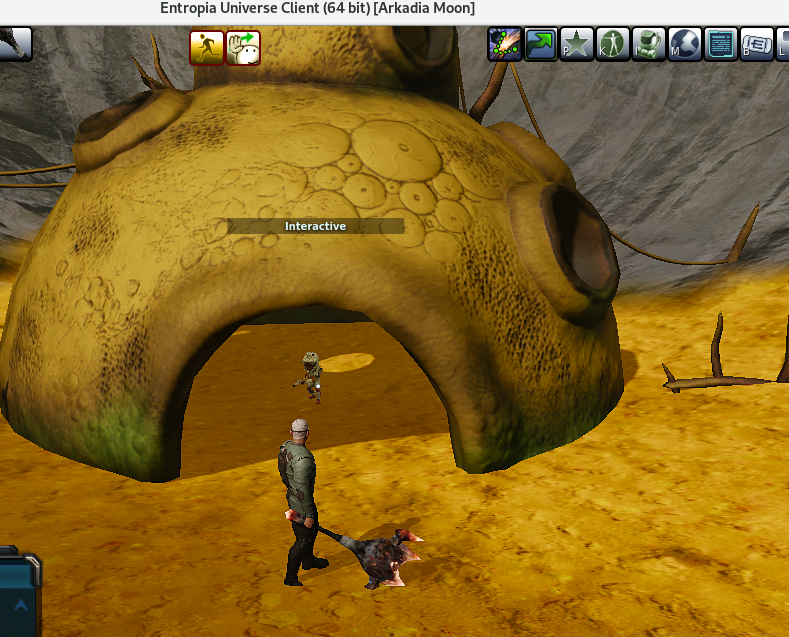The height and width of the screenshot is (637, 789).
Task: Open the green star P shortcut
Action: click(x=577, y=44)
